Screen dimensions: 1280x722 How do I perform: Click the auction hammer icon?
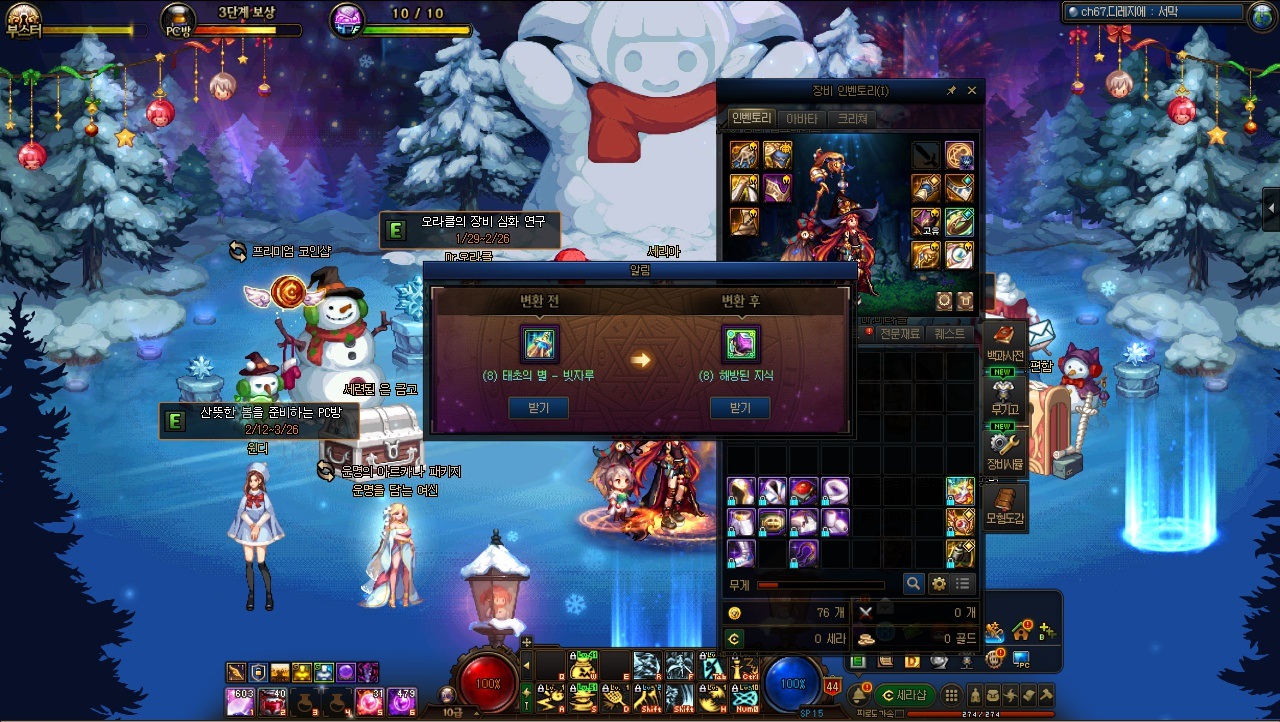tap(1046, 696)
